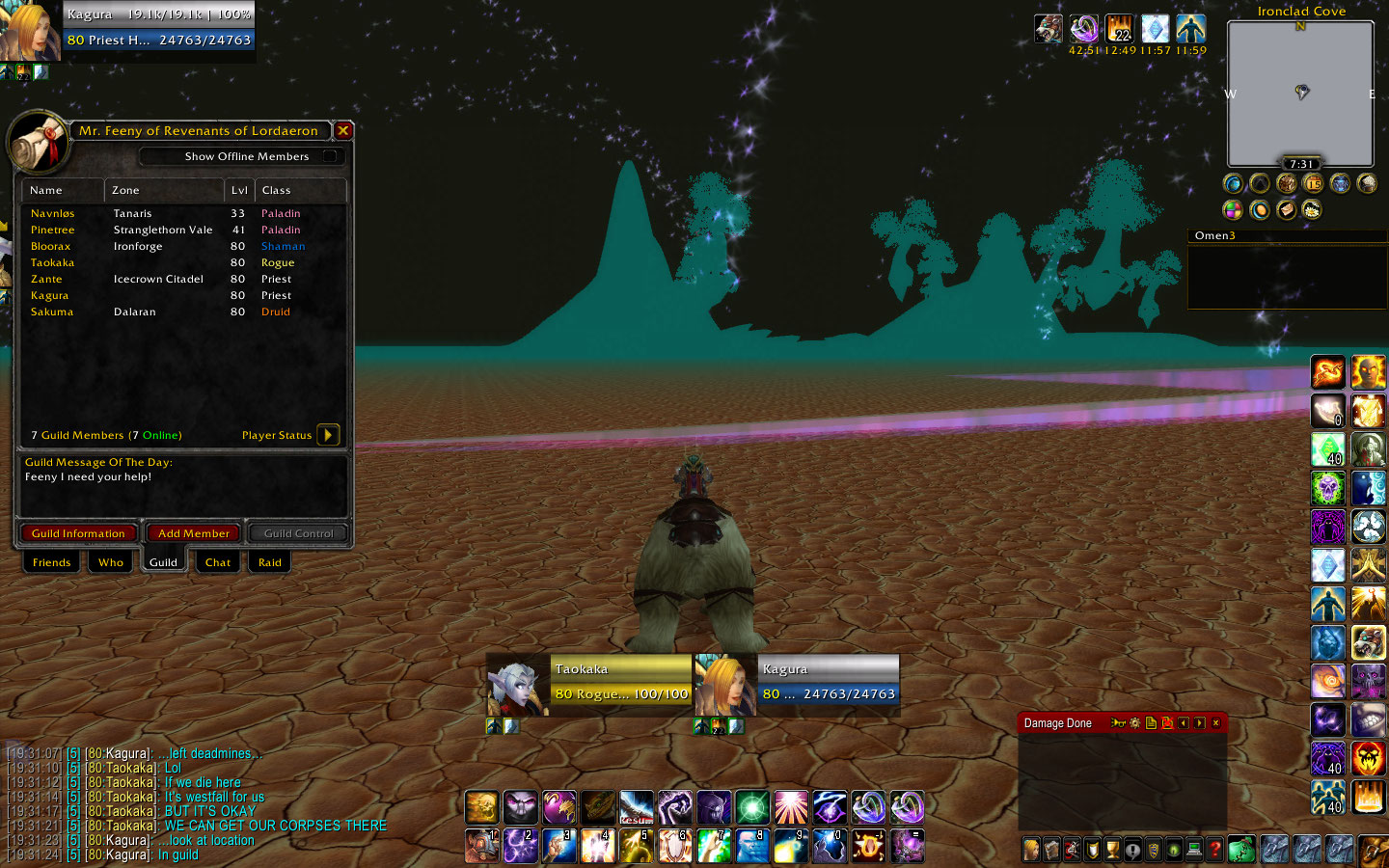Open Guild Information
The image size is (1389, 868).
78,533
